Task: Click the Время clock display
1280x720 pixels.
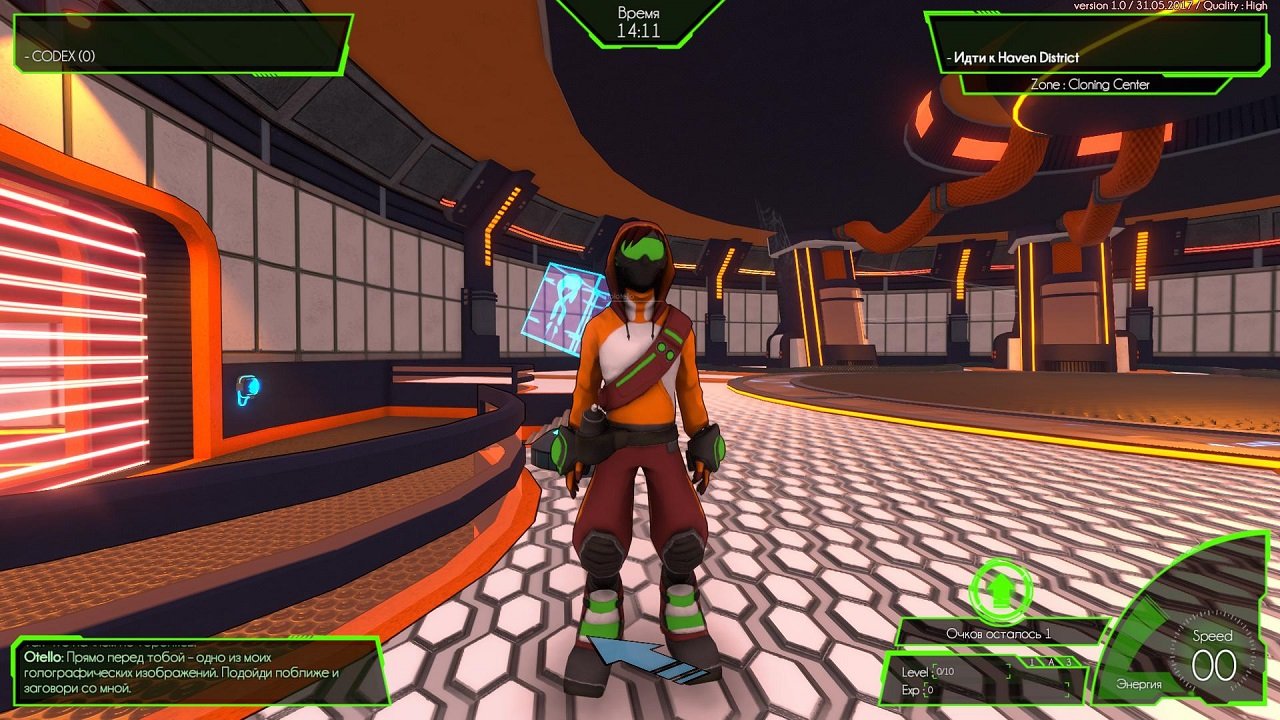Action: click(639, 20)
